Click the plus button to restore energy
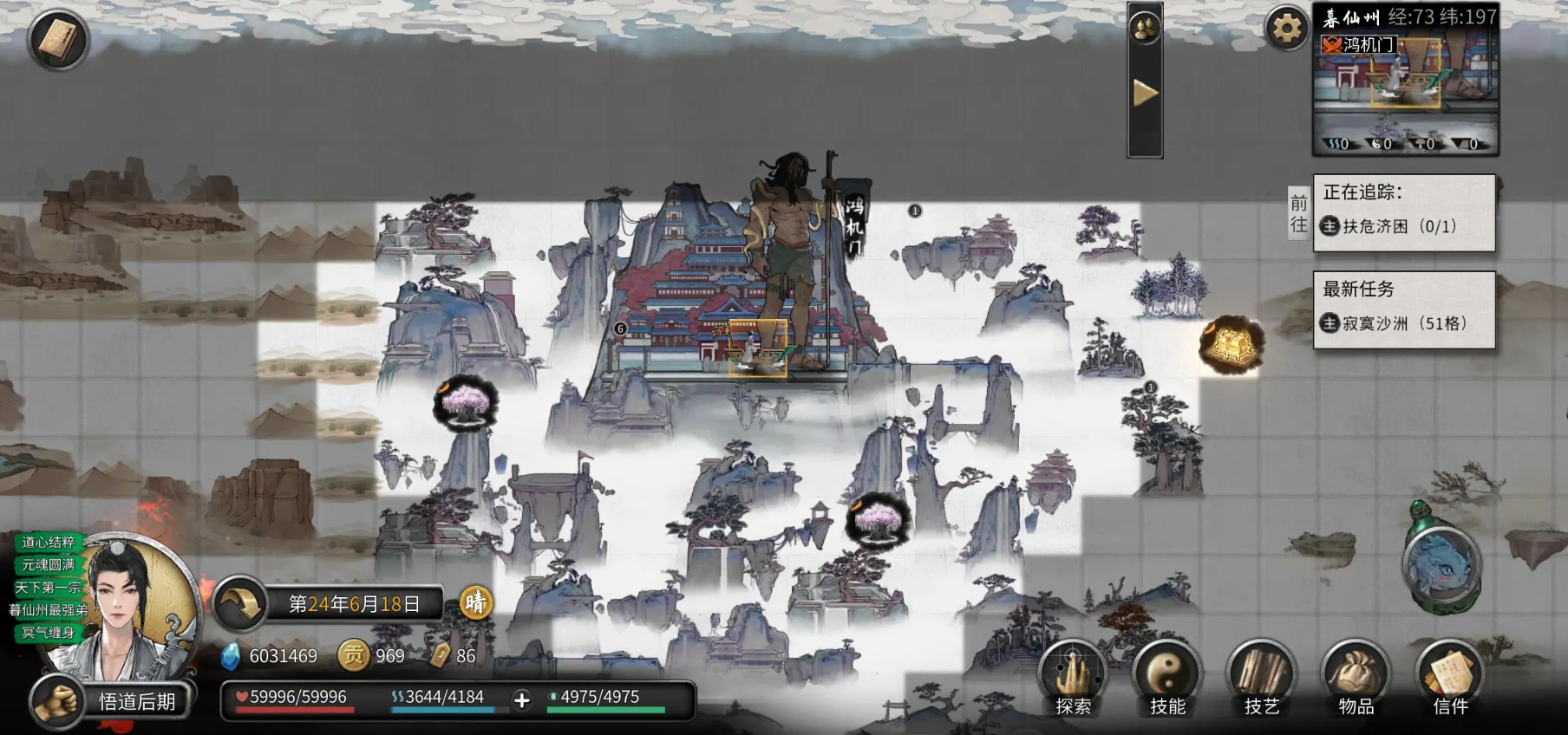This screenshot has height=735, width=1568. click(x=521, y=700)
